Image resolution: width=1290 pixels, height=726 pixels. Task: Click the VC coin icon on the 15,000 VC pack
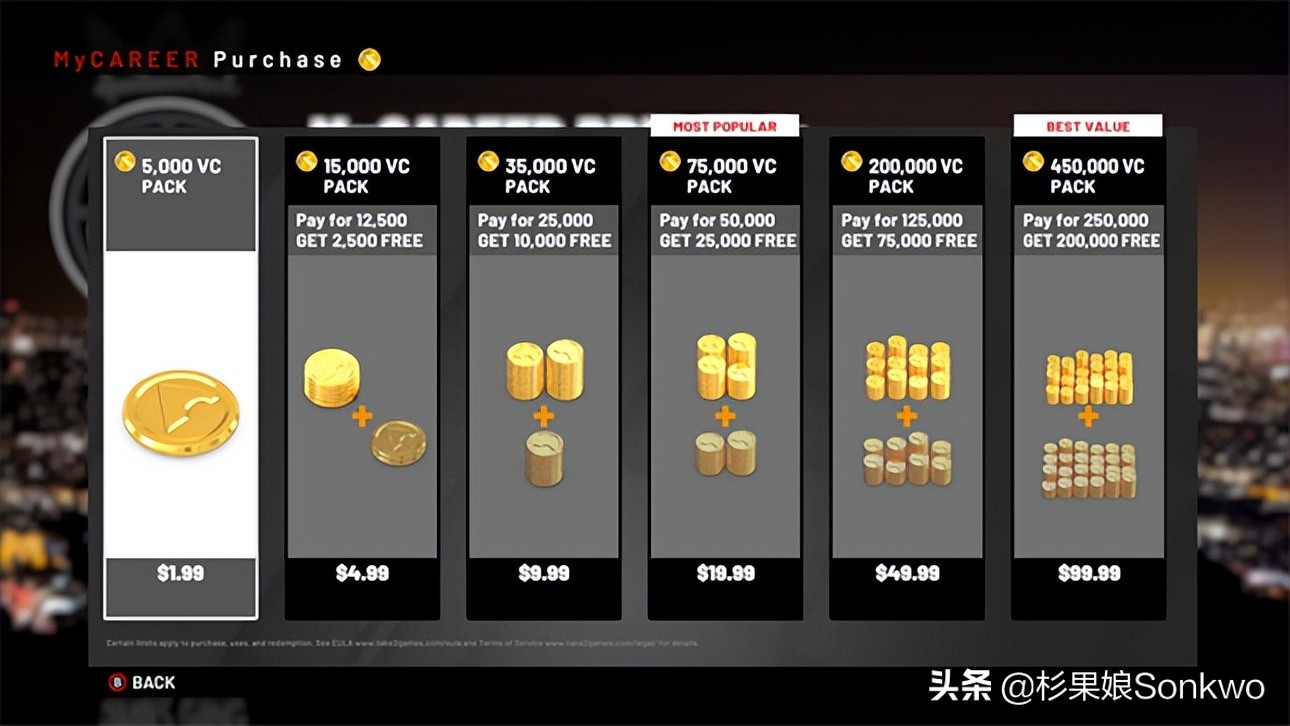(x=306, y=160)
